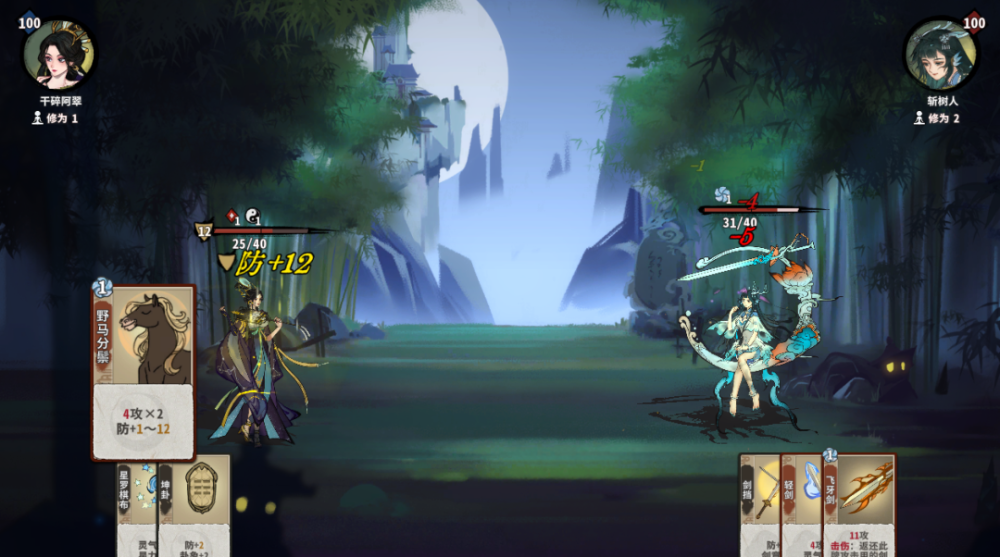Select the 飞牙剑 flaming sword card
Viewport: 1000px width, 557px height.
pos(860,504)
